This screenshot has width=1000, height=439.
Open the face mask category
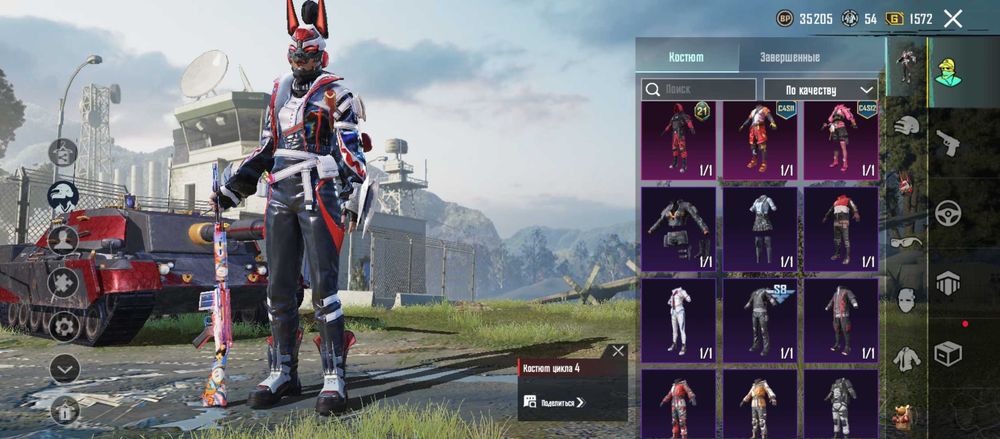coord(906,299)
